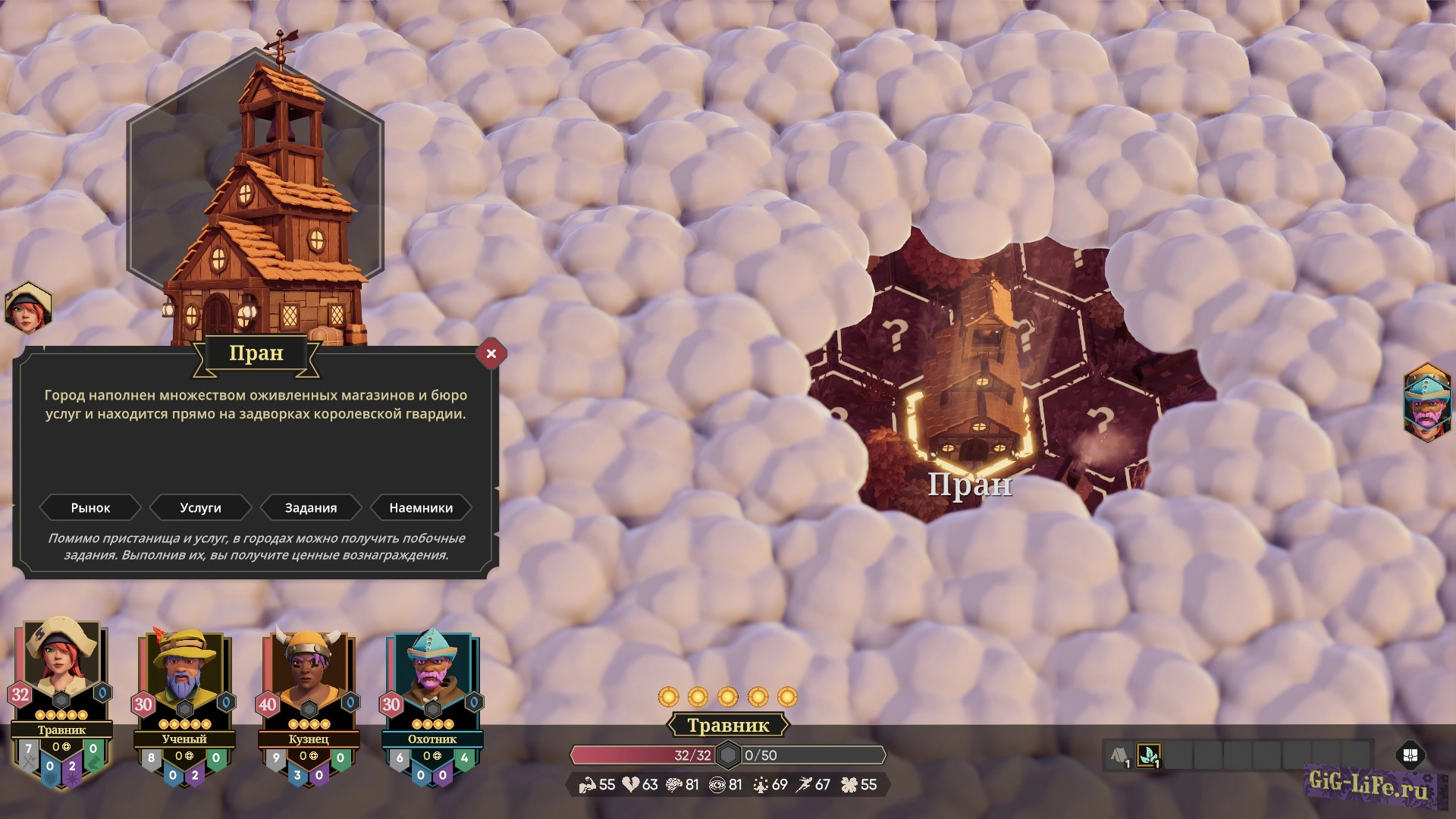This screenshot has width=1456, height=819.
Task: Select the Травник hero card
Action: [61, 682]
